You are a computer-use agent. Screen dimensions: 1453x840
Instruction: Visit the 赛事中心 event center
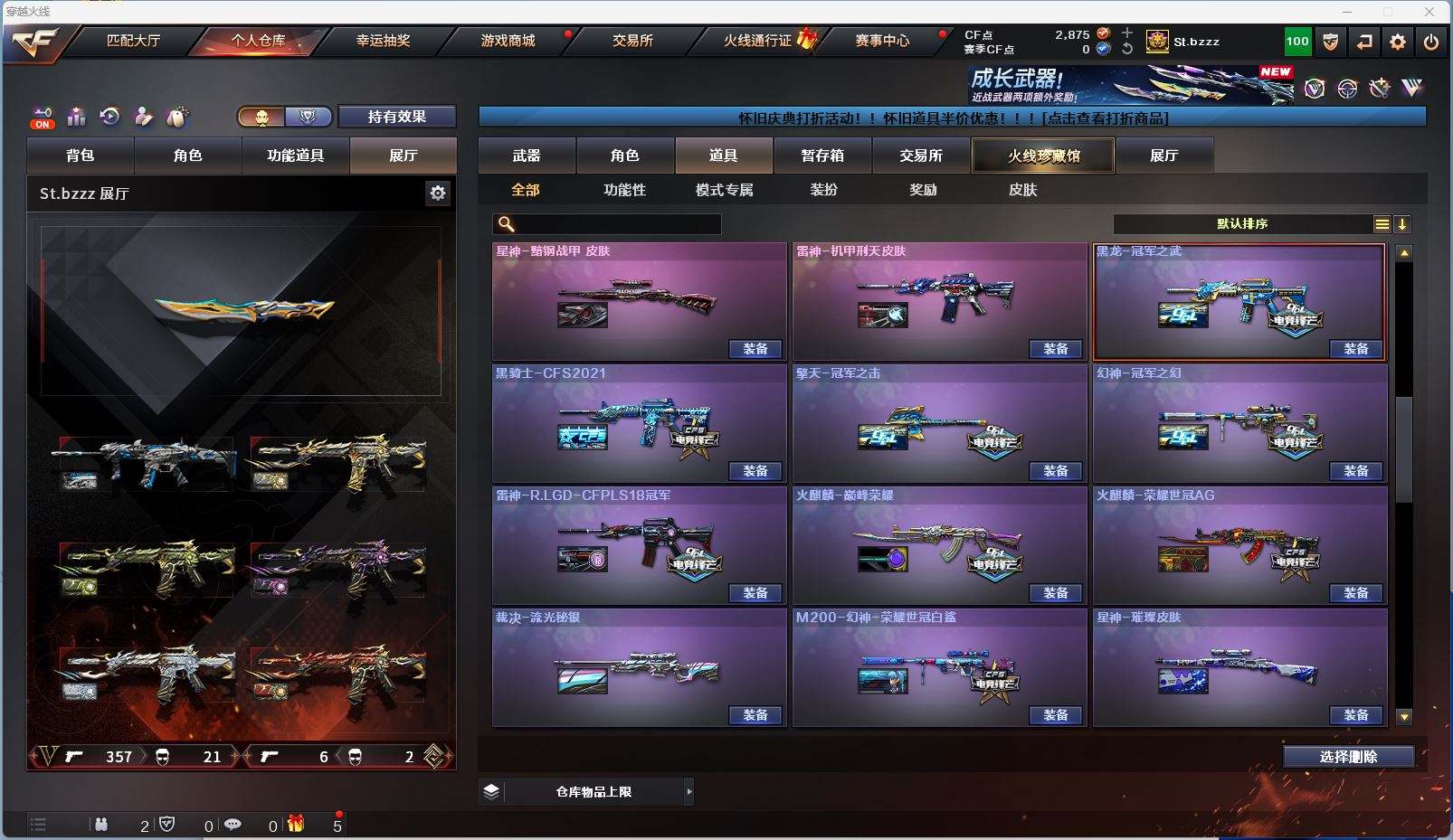click(882, 41)
